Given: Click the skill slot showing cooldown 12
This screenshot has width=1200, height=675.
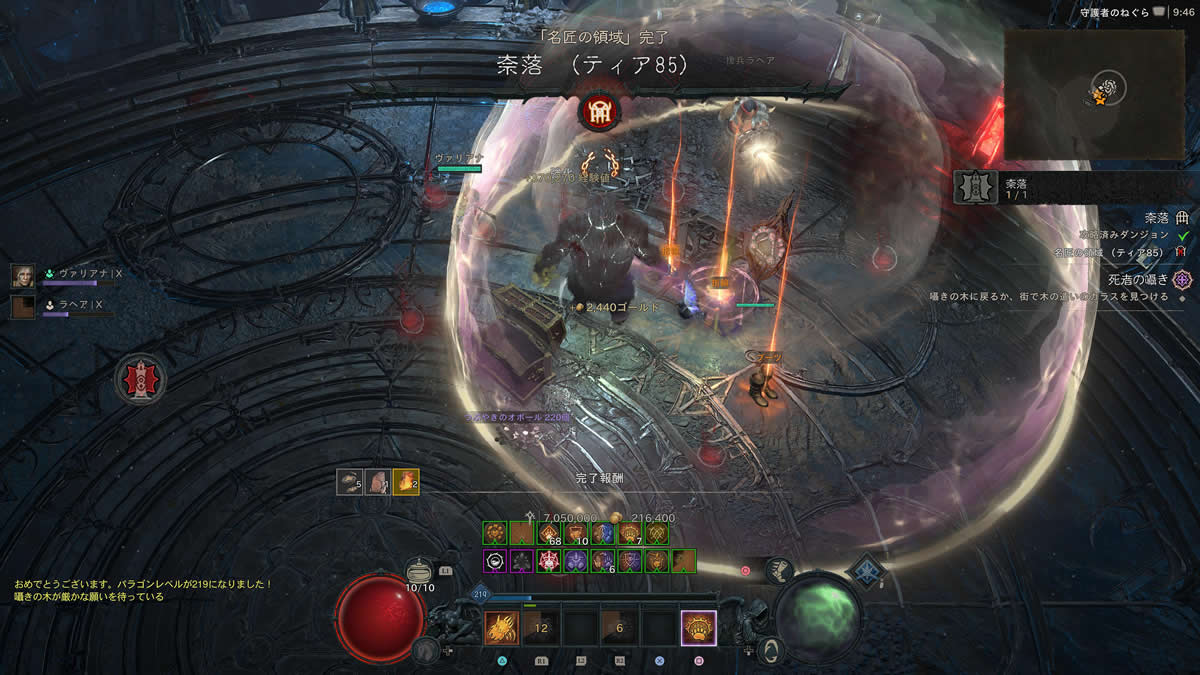Looking at the screenshot, I should point(541,627).
